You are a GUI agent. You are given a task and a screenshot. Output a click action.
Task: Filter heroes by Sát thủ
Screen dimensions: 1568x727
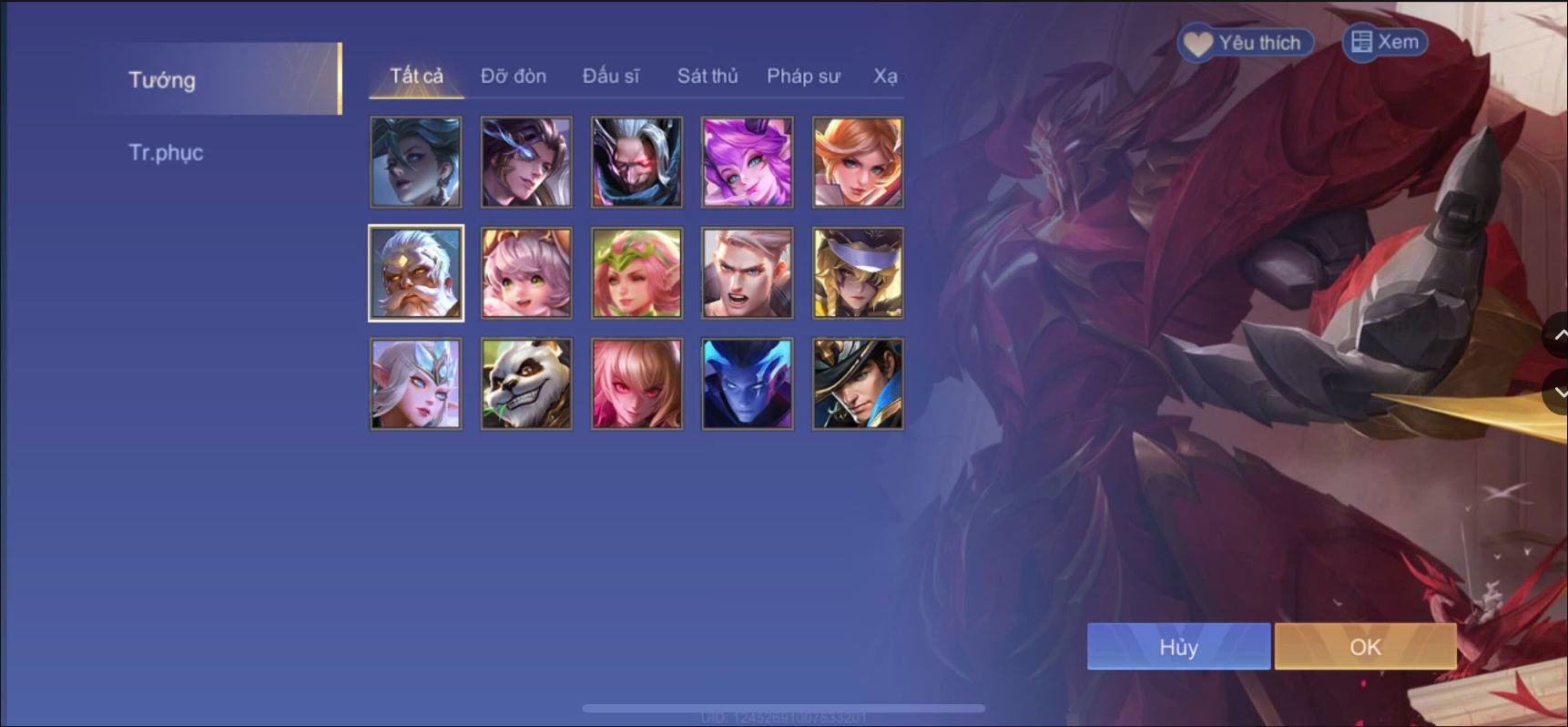point(708,77)
